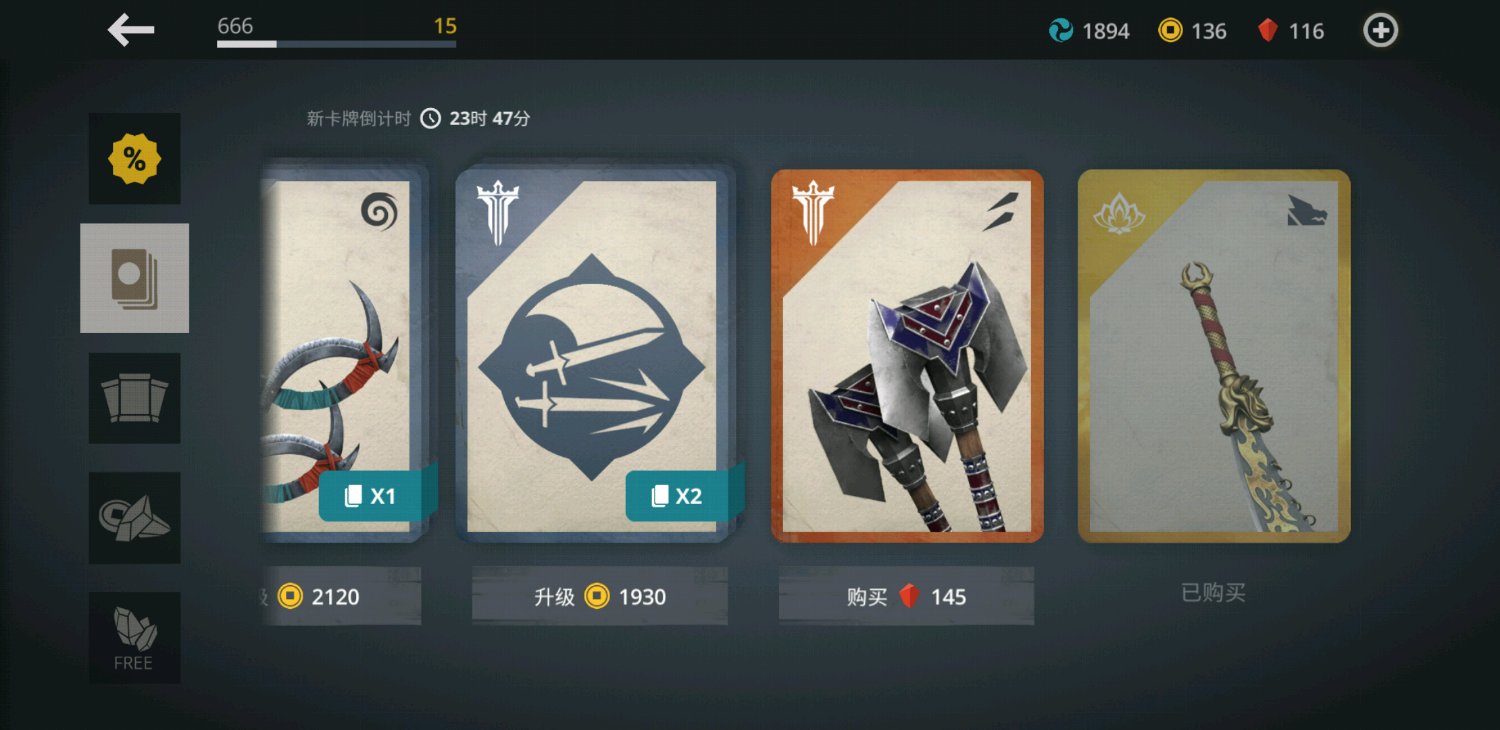View the purchased golden dragon sword card
Image resolution: width=1500 pixels, height=730 pixels.
1214,355
